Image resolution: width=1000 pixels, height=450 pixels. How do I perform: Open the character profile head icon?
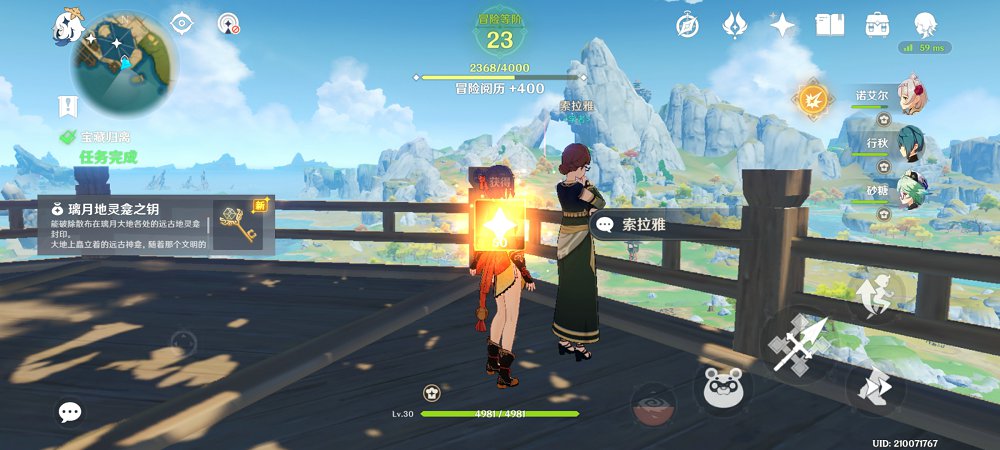926,25
